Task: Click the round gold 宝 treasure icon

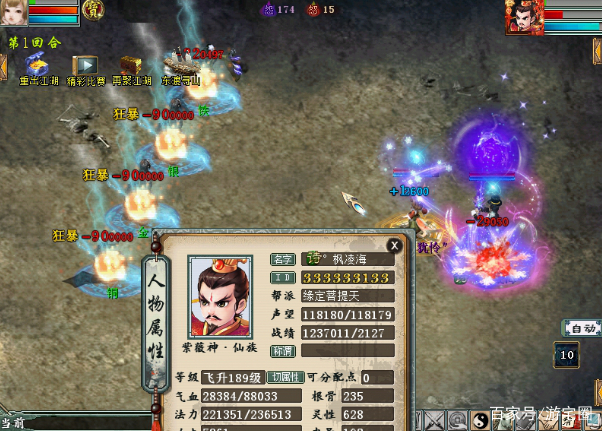Action: 92,10
